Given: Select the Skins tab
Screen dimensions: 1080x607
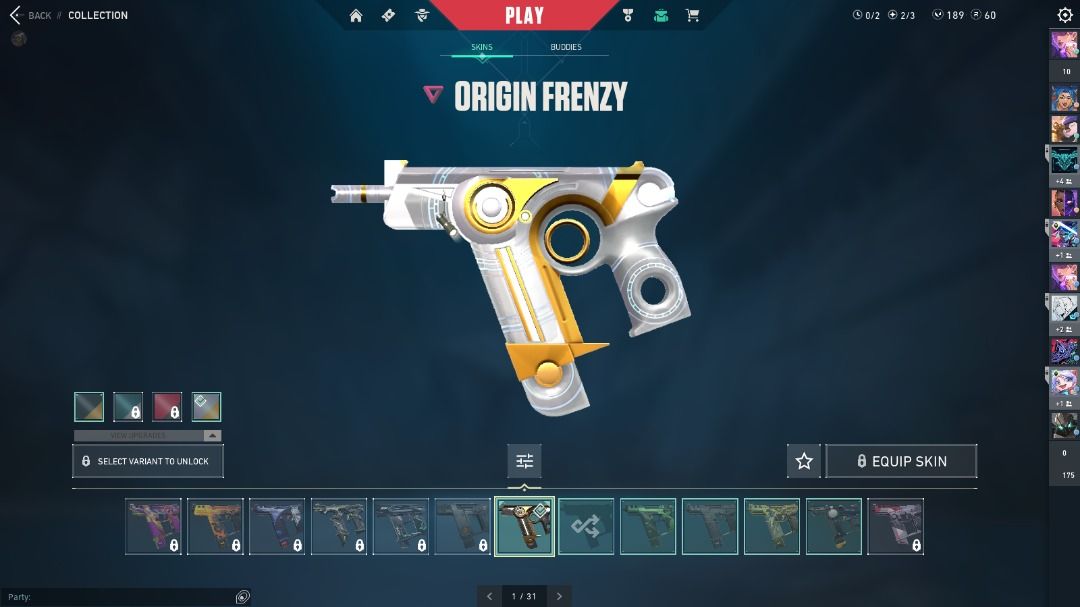Looking at the screenshot, I should pos(482,47).
